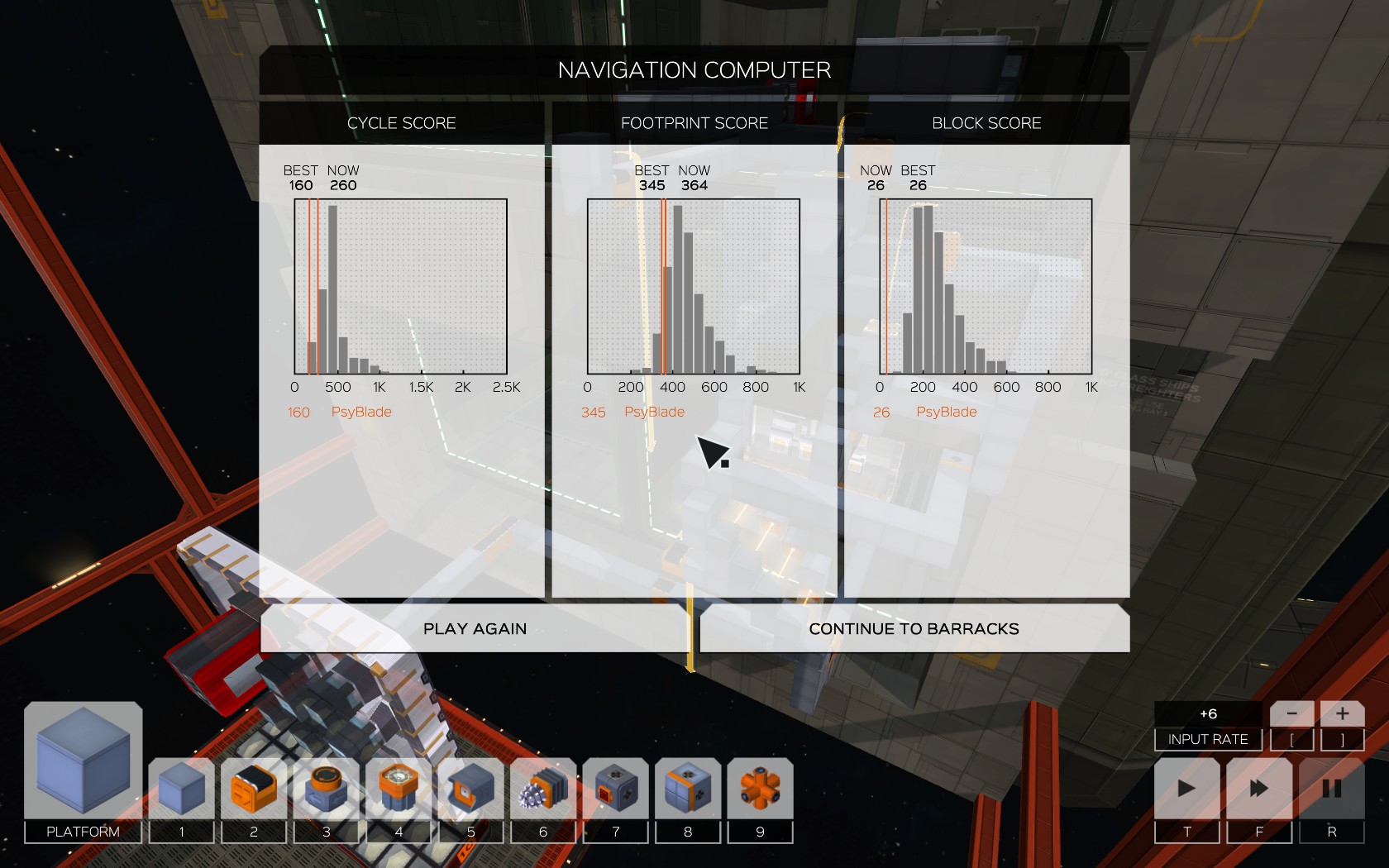Pause the factory simulation
Image resolution: width=1389 pixels, height=868 pixels.
point(1331,789)
